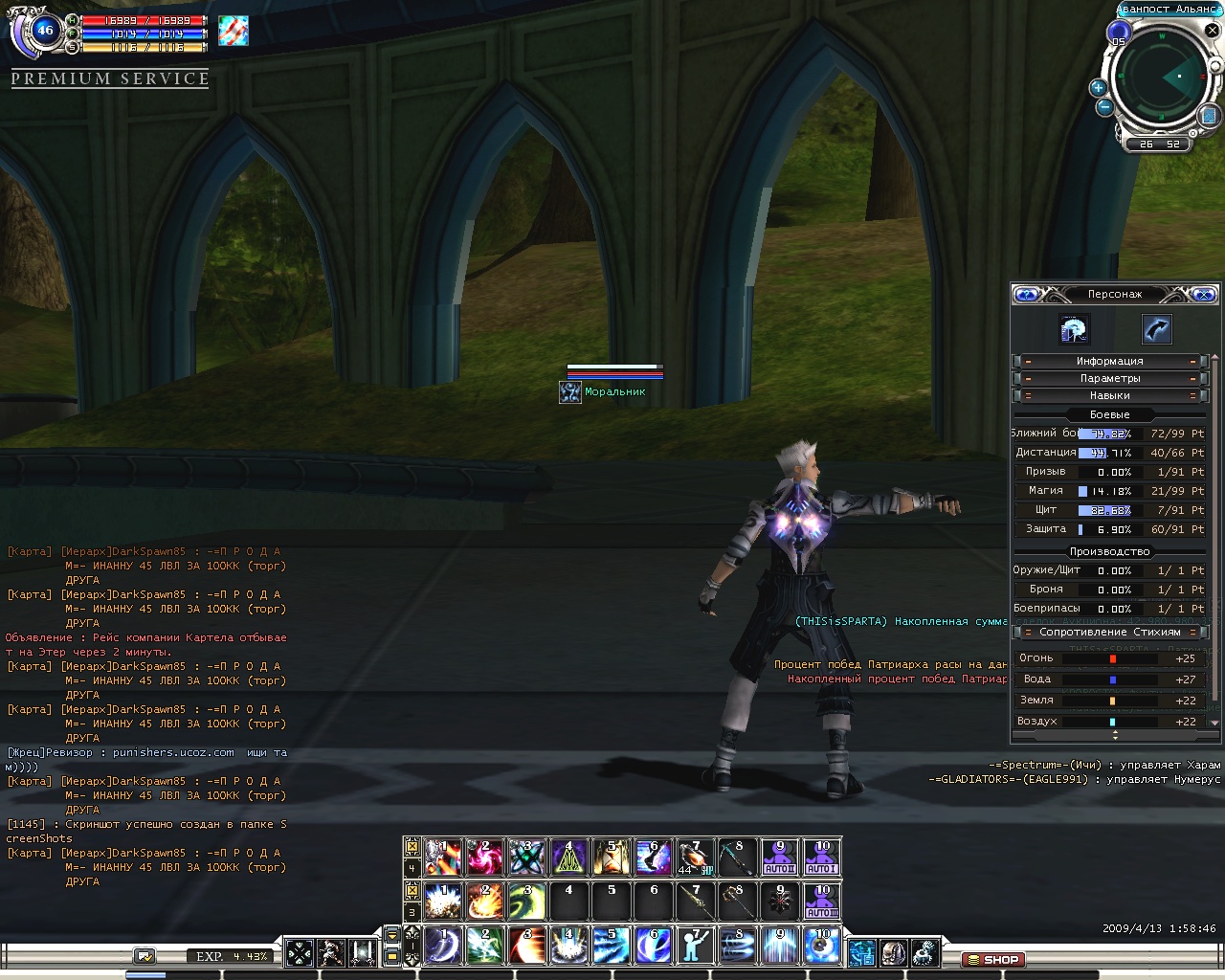Zoom out the minimap with minus button
The height and width of the screenshot is (980, 1225).
1104,107
